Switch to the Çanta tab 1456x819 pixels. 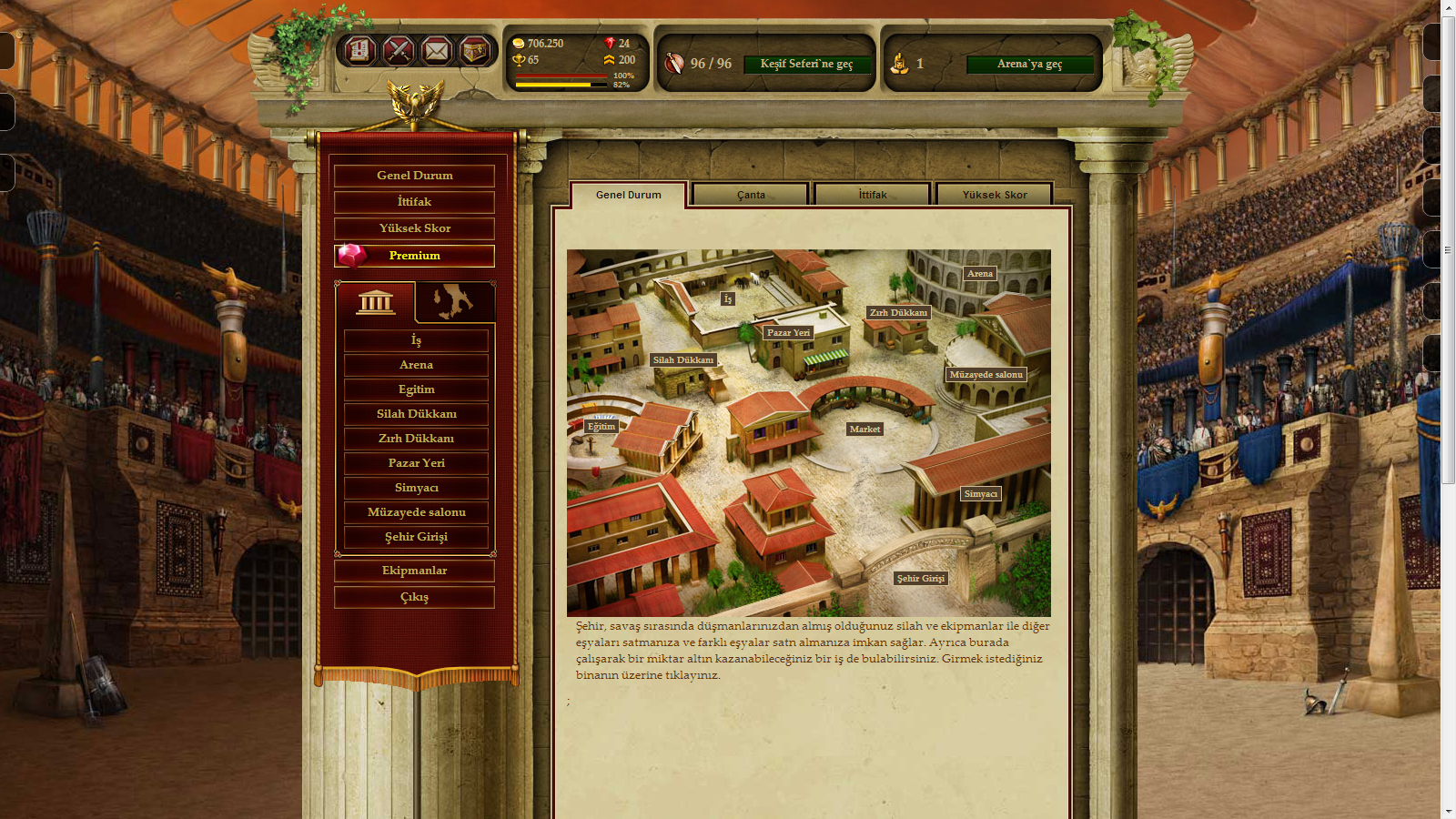(x=751, y=195)
